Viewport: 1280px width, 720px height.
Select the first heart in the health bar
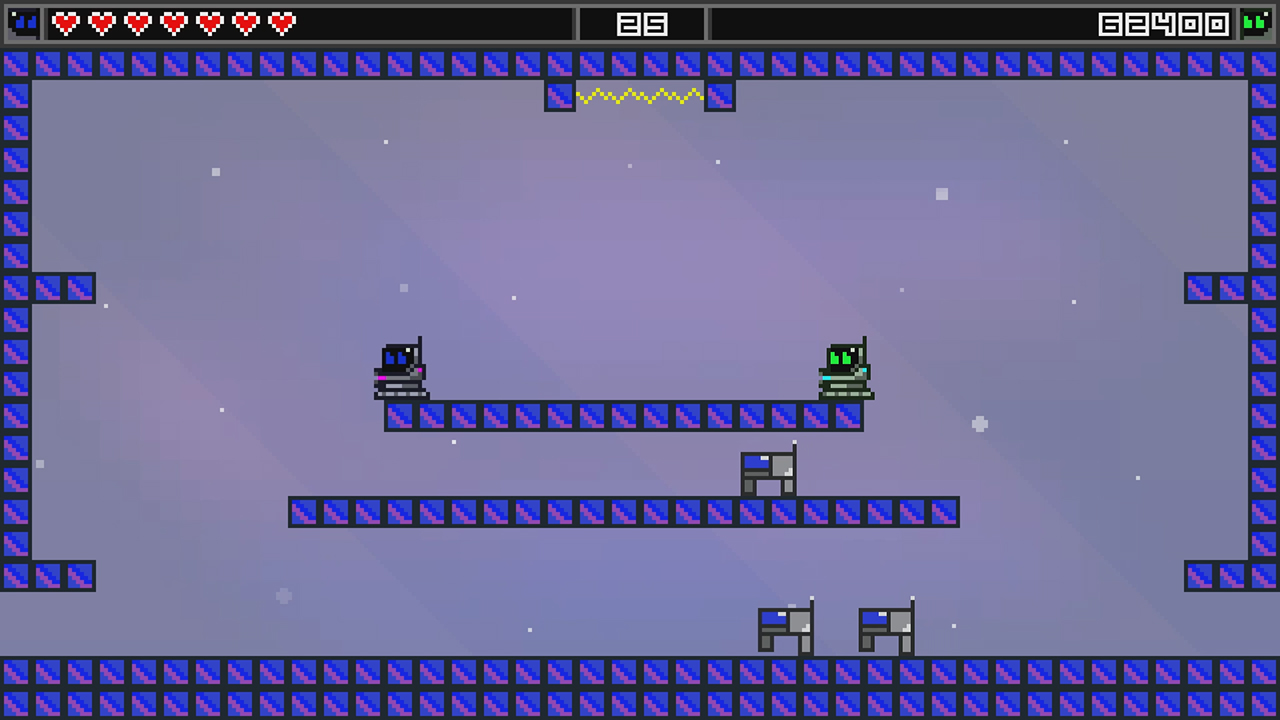point(65,24)
